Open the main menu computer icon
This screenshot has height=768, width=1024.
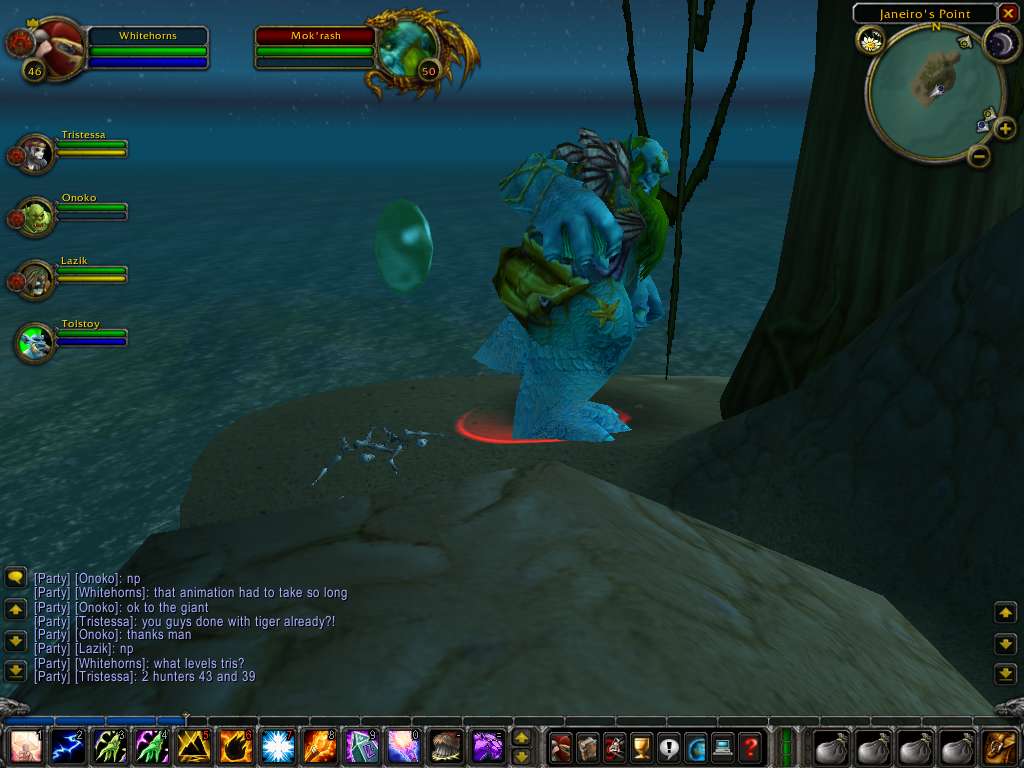coord(723,747)
